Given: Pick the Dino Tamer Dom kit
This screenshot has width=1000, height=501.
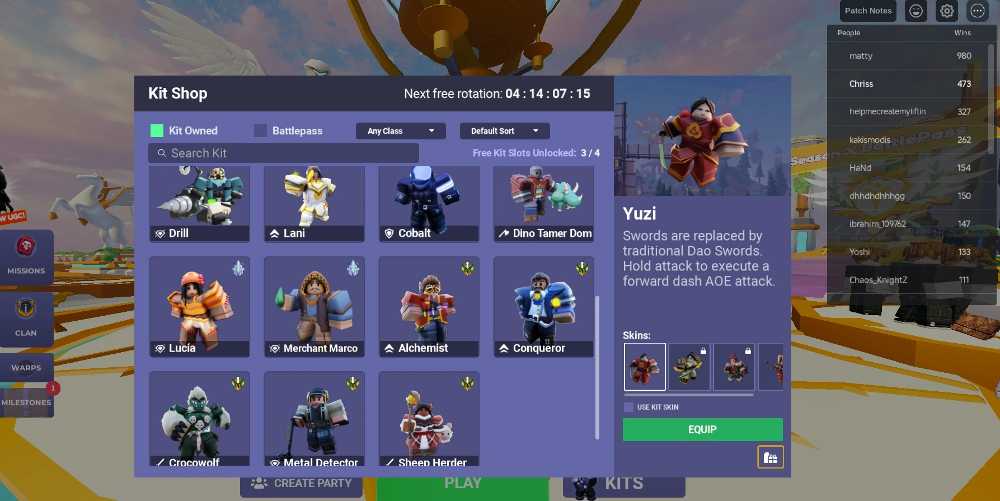Looking at the screenshot, I should click(543, 203).
